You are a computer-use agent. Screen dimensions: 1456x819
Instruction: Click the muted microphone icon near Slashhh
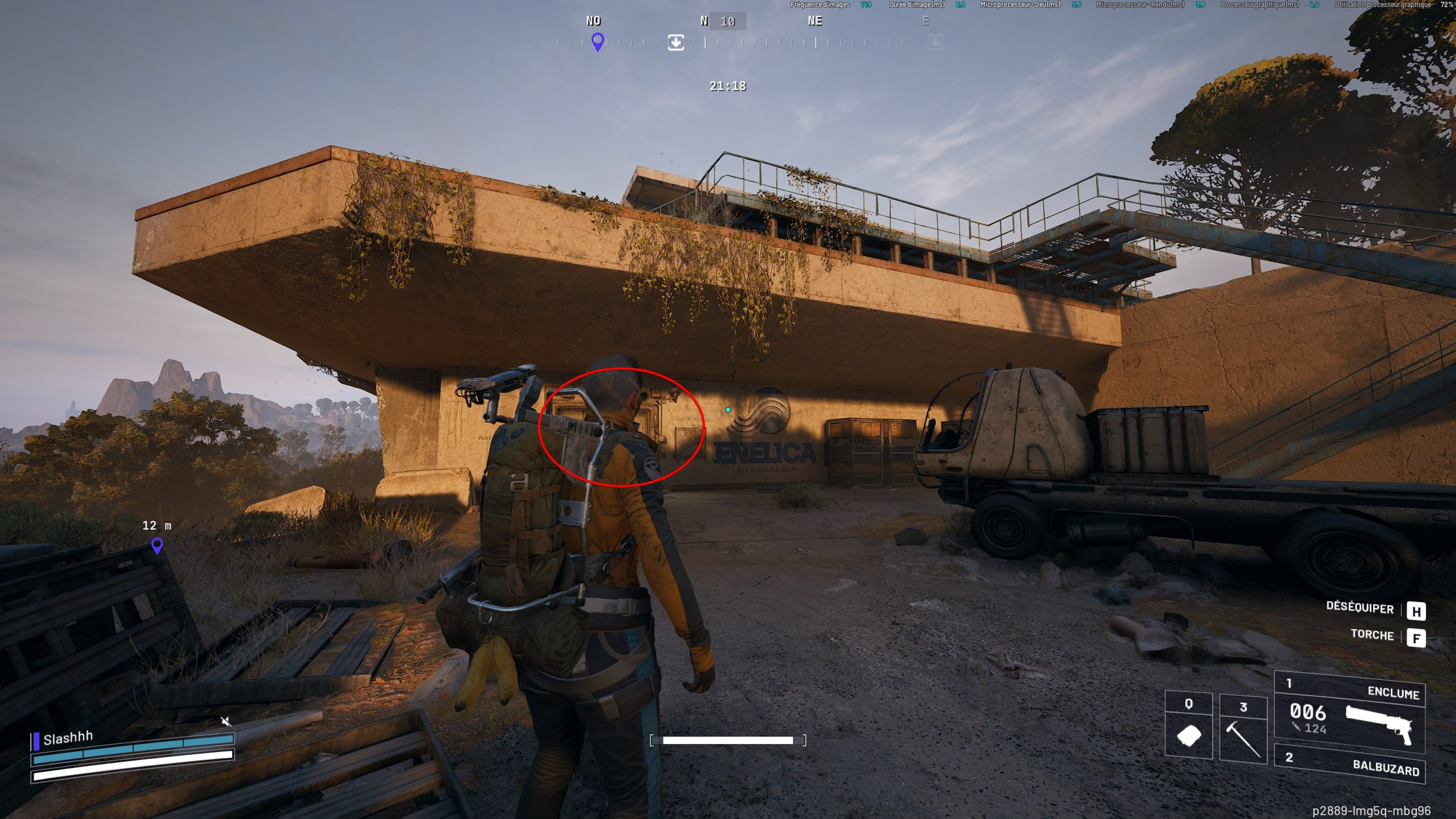226,721
